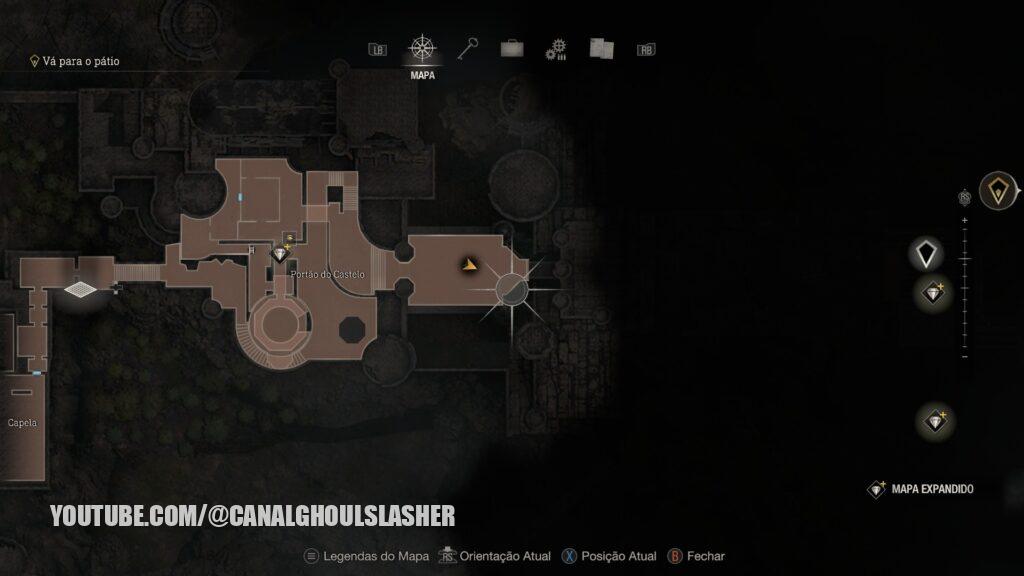Click the Capela room label
This screenshot has height=576, width=1024.
(x=22, y=423)
